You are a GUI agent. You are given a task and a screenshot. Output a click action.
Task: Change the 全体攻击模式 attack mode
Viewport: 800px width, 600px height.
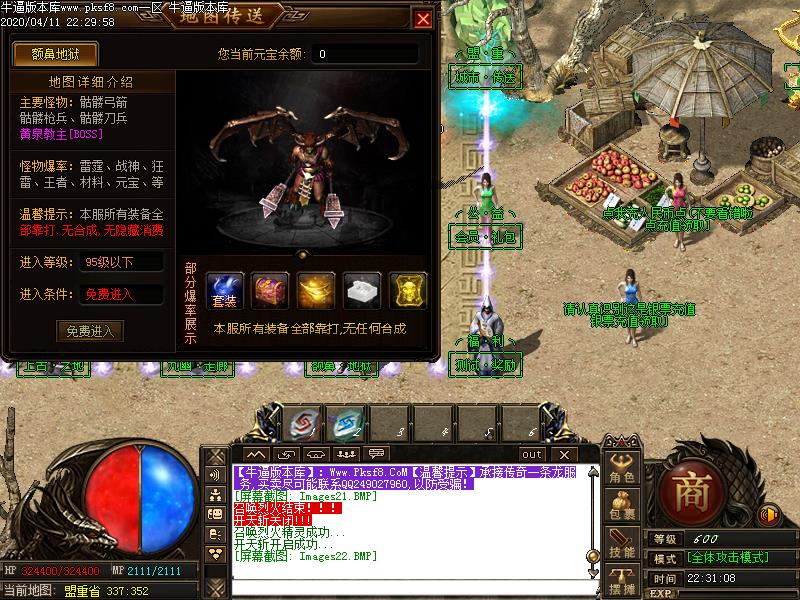point(727,558)
